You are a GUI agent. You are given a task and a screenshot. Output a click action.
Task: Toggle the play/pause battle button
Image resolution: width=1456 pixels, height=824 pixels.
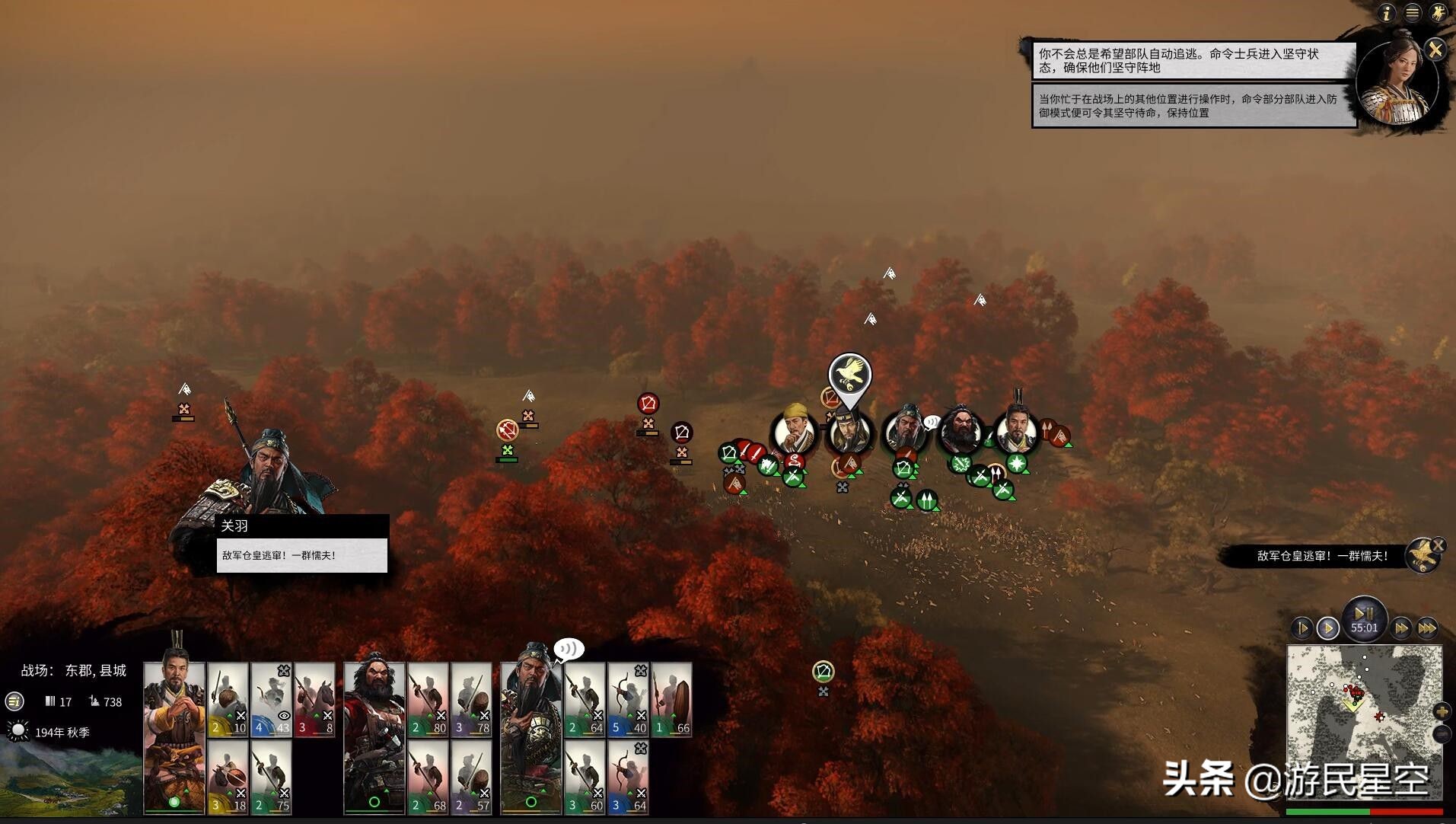[1364, 614]
